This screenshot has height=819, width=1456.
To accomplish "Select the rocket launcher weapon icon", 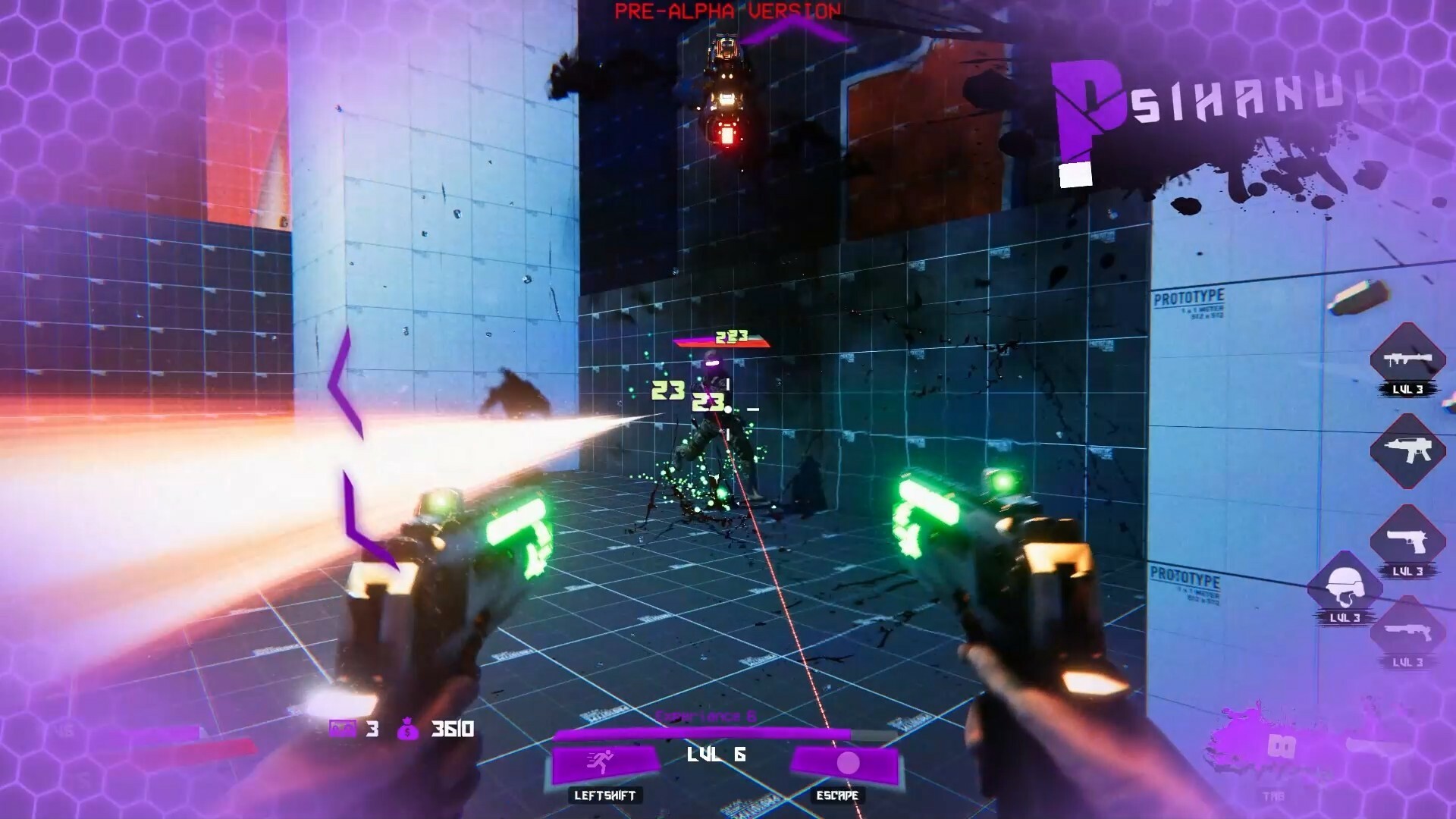I will 1407,359.
